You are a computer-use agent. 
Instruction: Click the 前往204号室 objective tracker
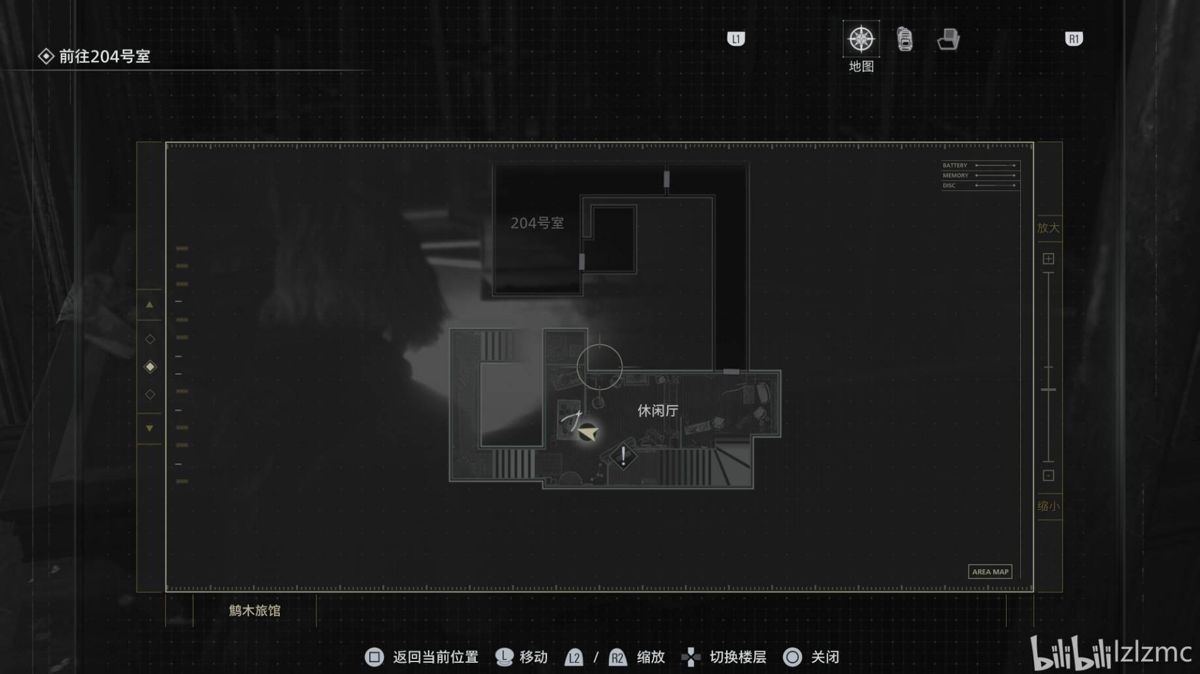pos(105,57)
